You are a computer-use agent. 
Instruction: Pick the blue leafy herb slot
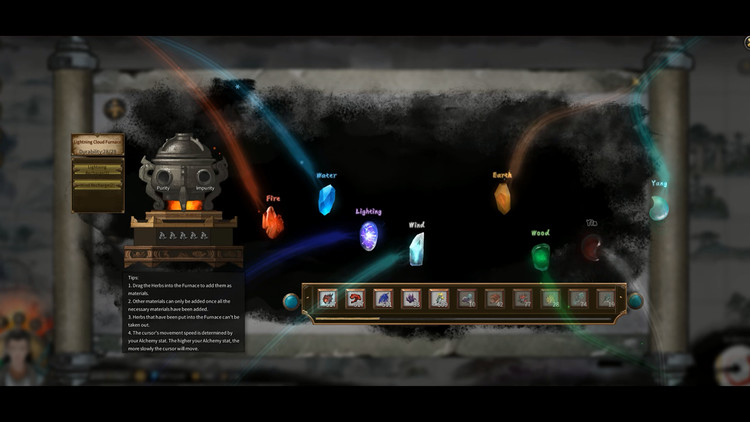383,298
